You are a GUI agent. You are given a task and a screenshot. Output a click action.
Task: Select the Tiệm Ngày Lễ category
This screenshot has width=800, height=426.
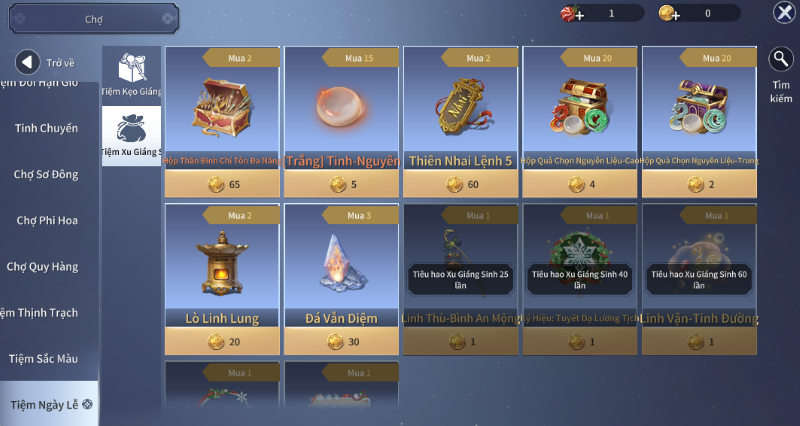(47, 404)
